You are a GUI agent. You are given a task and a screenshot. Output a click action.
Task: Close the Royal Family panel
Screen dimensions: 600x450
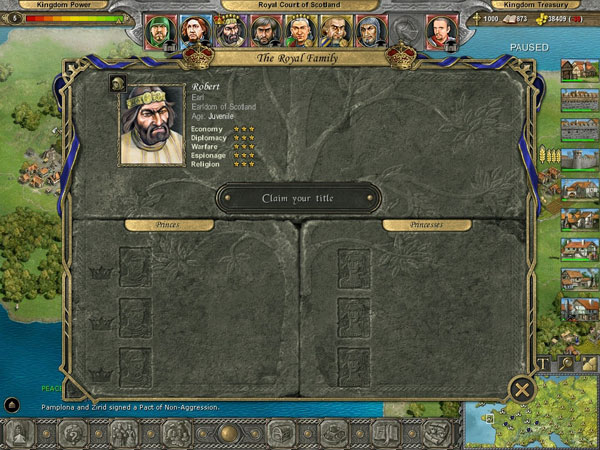pyautogui.click(x=521, y=390)
